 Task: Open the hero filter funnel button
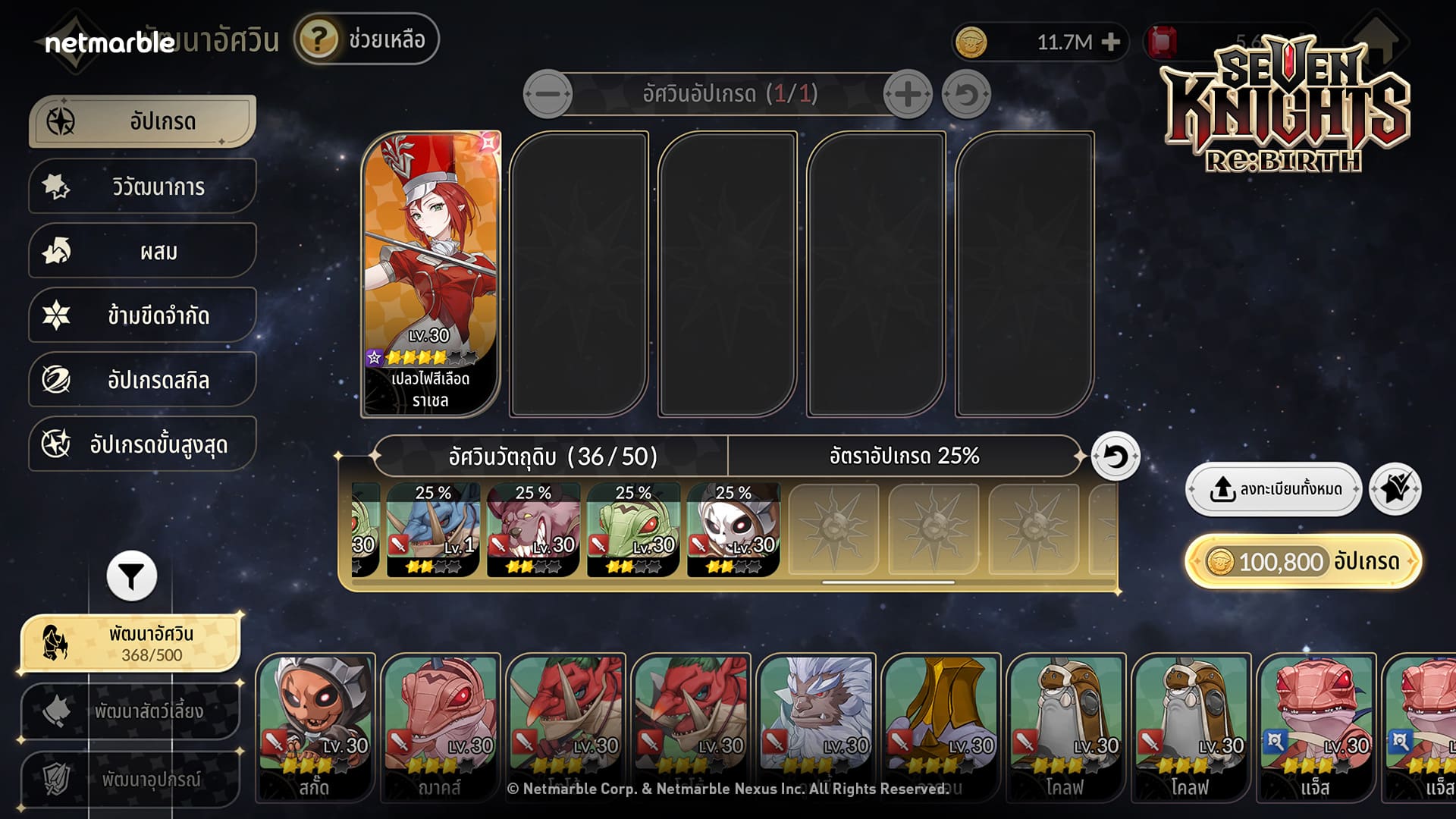131,576
